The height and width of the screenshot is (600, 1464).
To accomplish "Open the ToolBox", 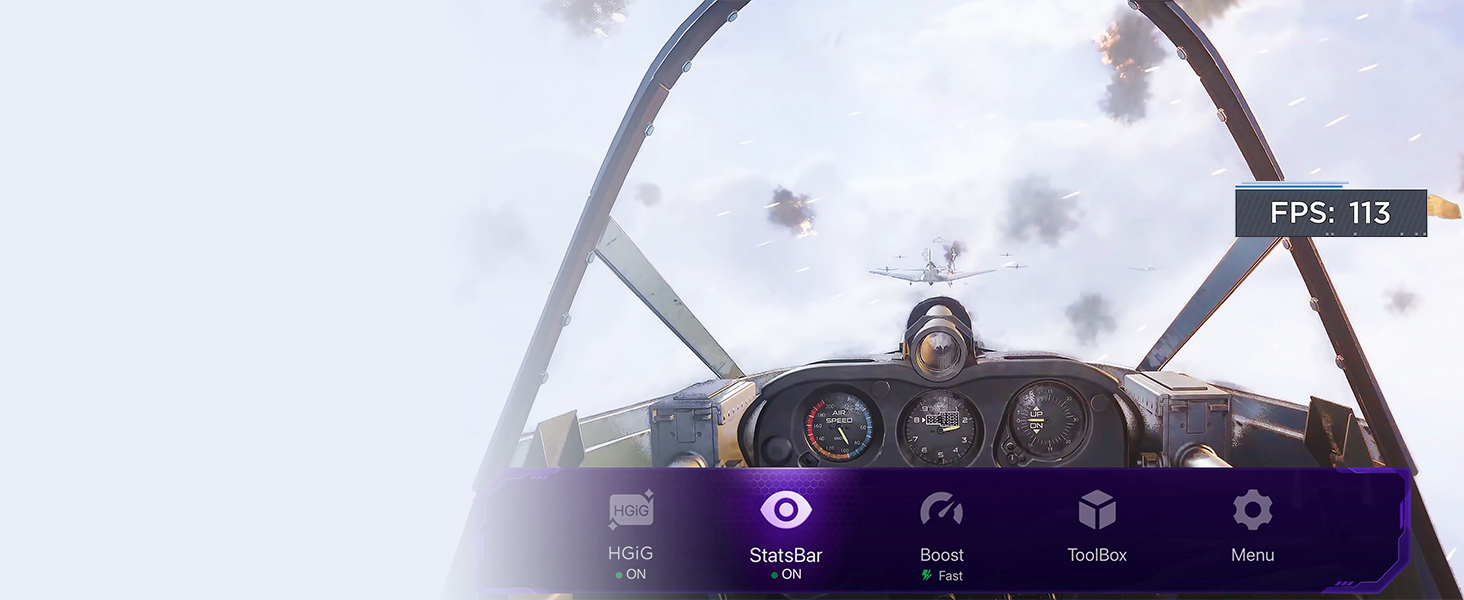I will (1097, 511).
